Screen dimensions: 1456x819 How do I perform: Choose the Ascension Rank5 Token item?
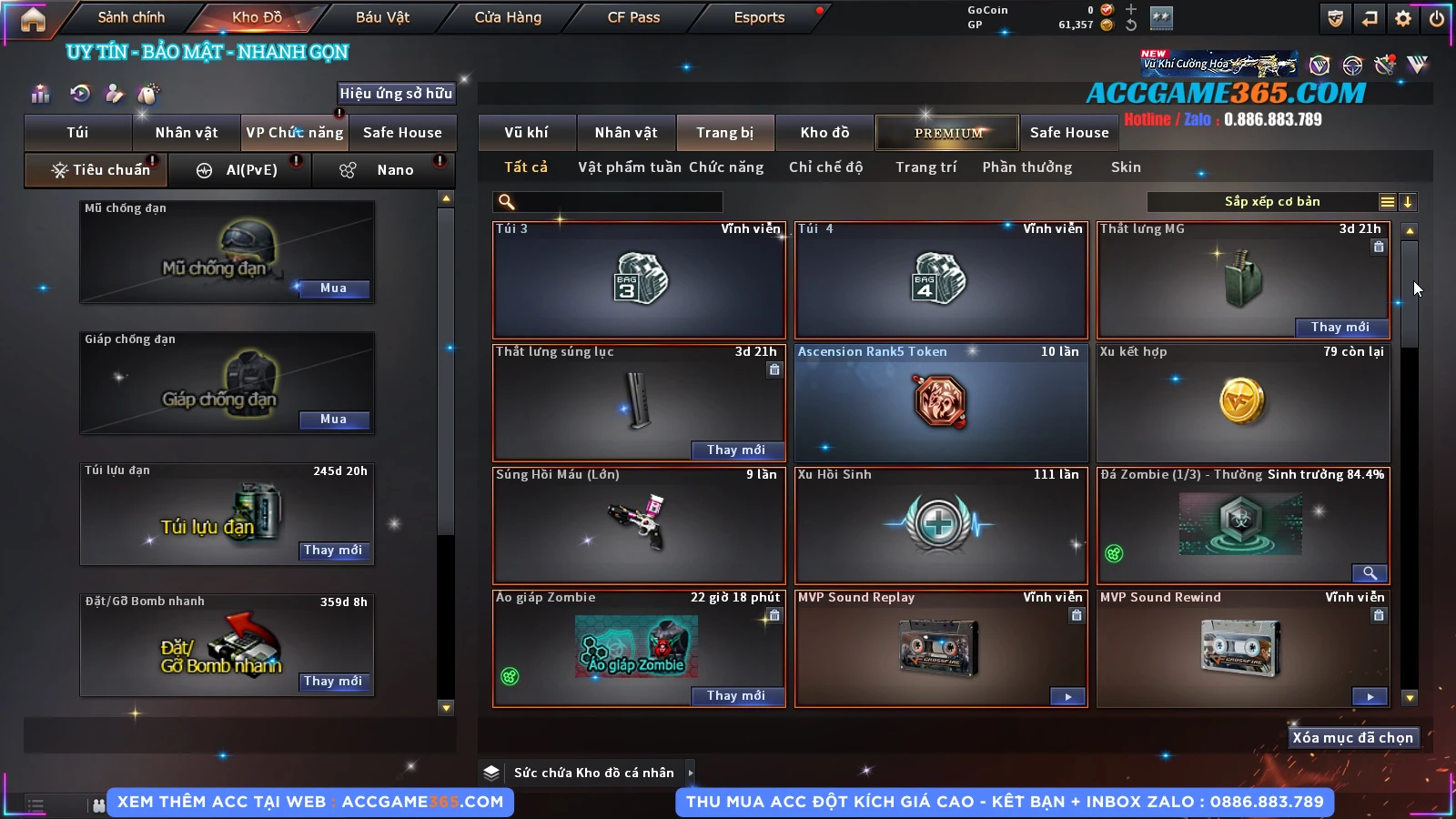[x=941, y=403]
